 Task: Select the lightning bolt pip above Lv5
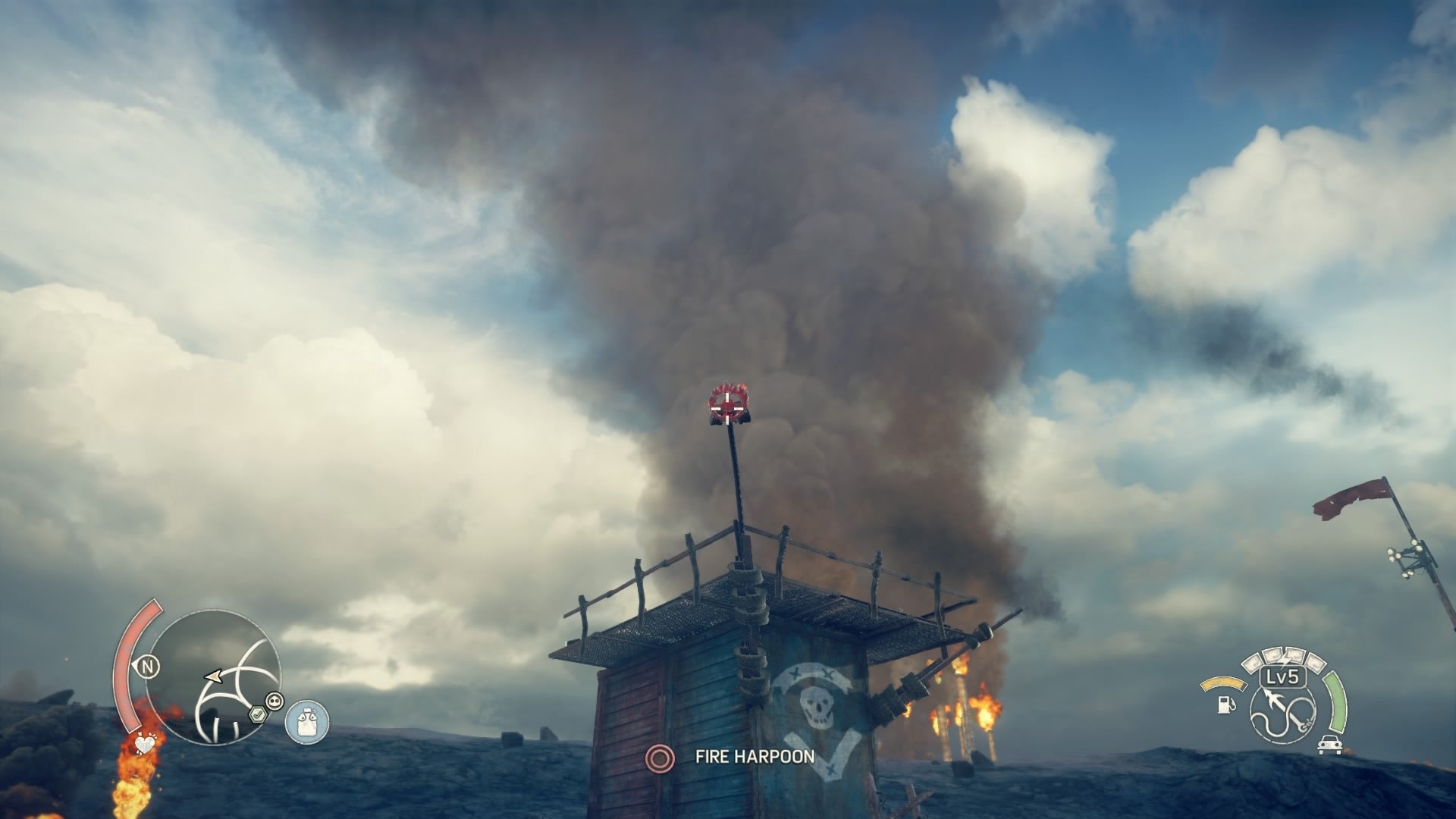coord(1285,657)
